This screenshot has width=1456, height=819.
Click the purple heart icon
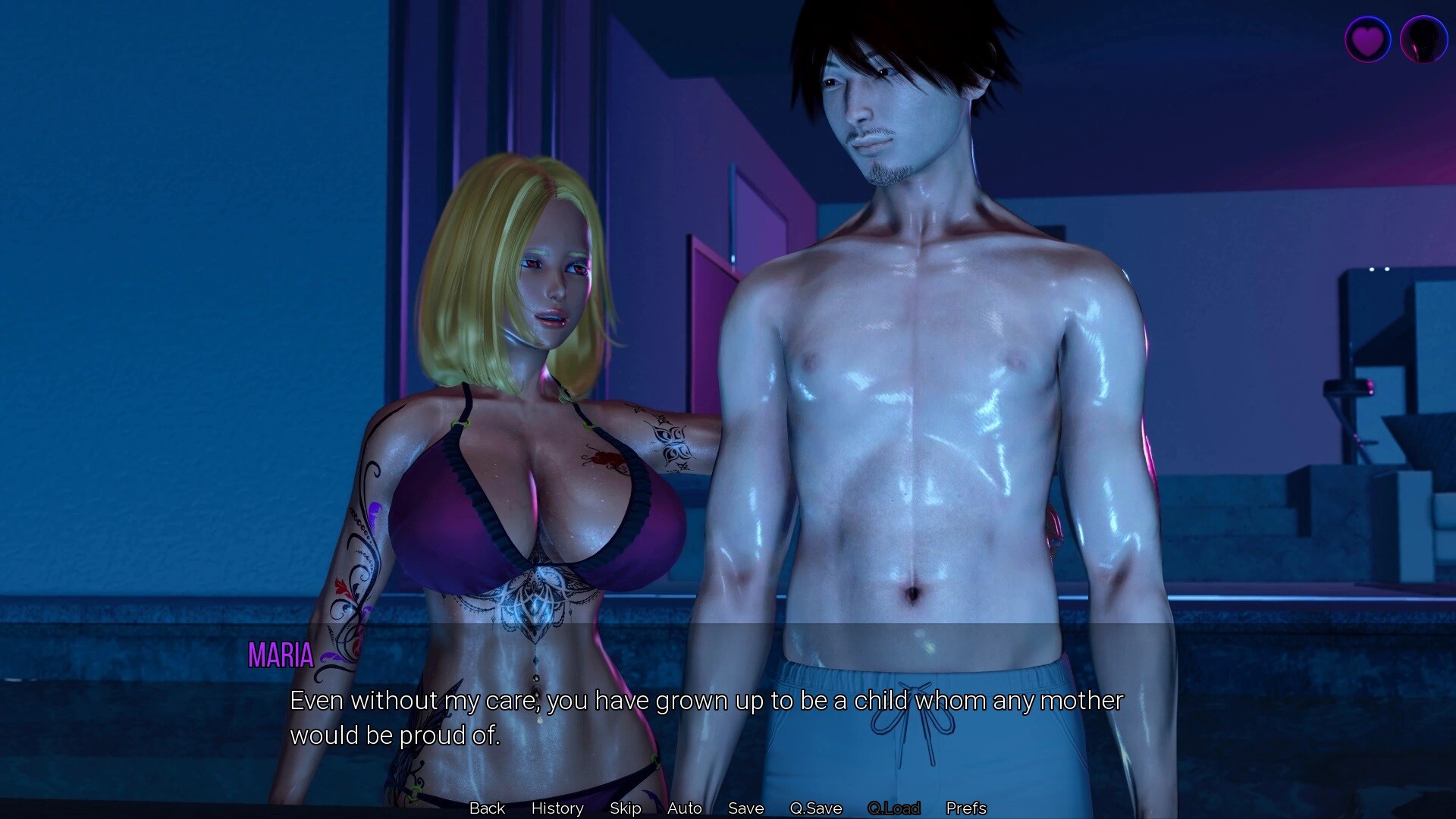[x=1367, y=39]
